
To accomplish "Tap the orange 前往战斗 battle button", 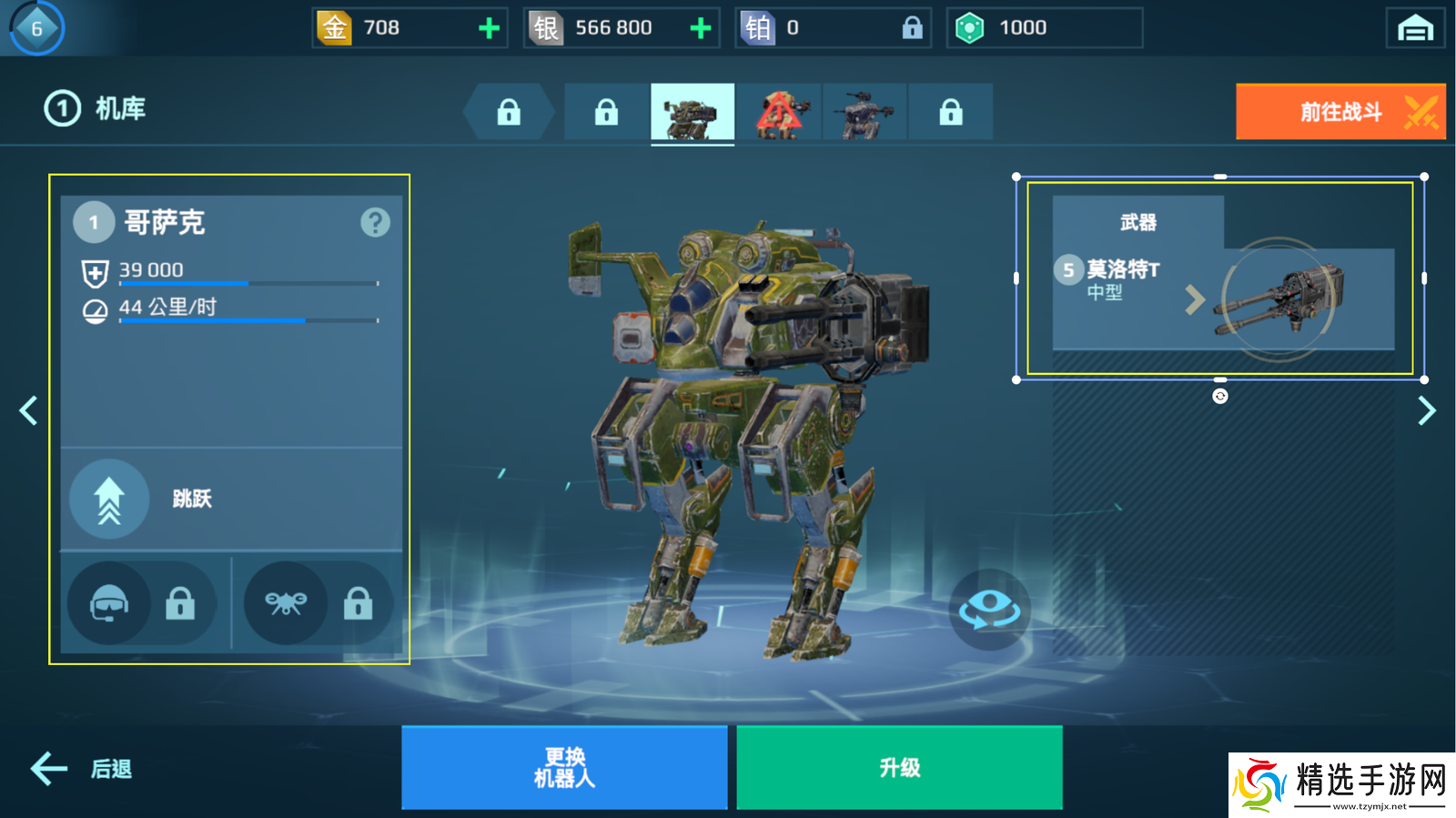I will [1340, 112].
